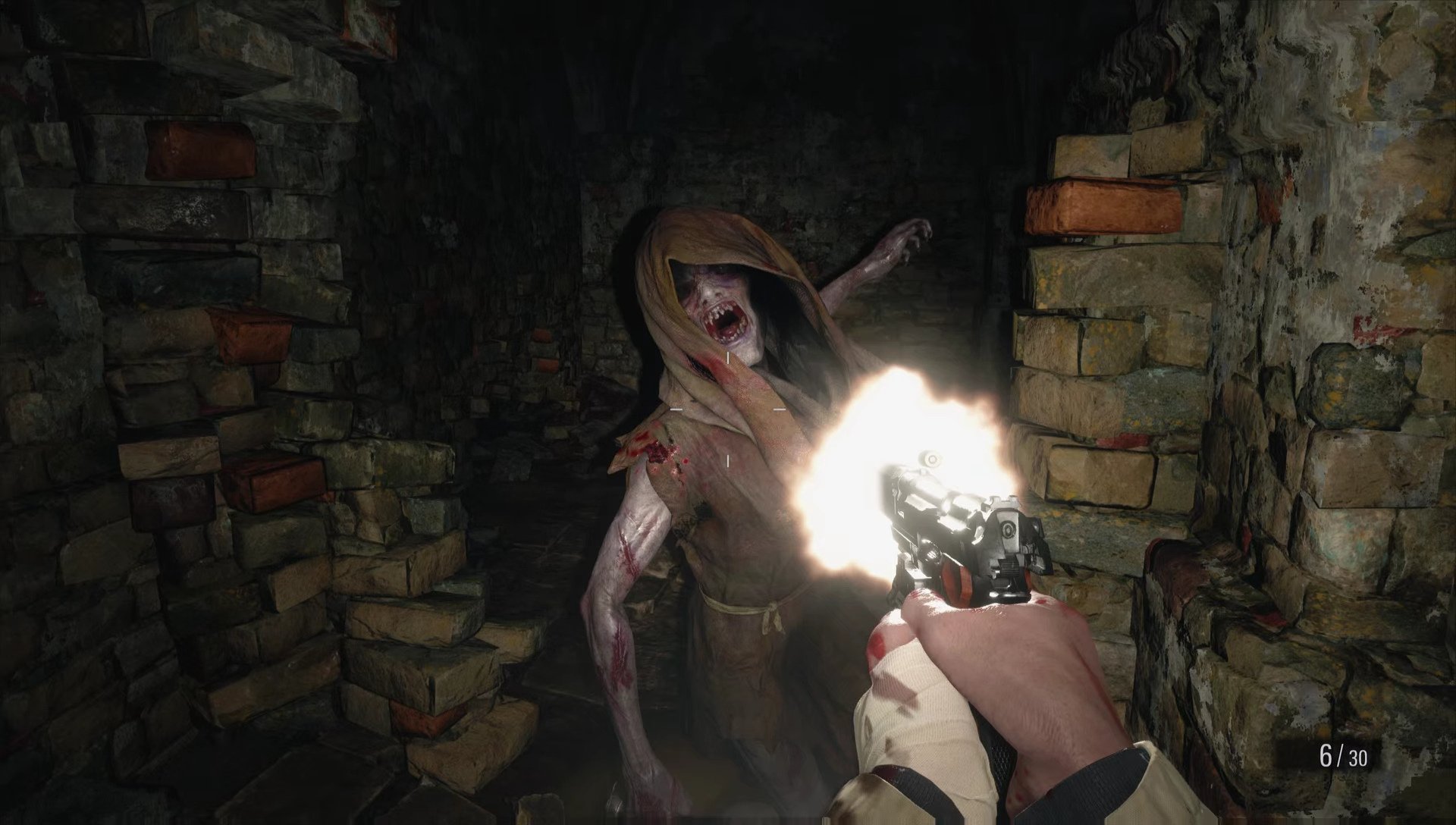Click the enemy's open screaming mouth
1456x825 pixels.
point(728,322)
